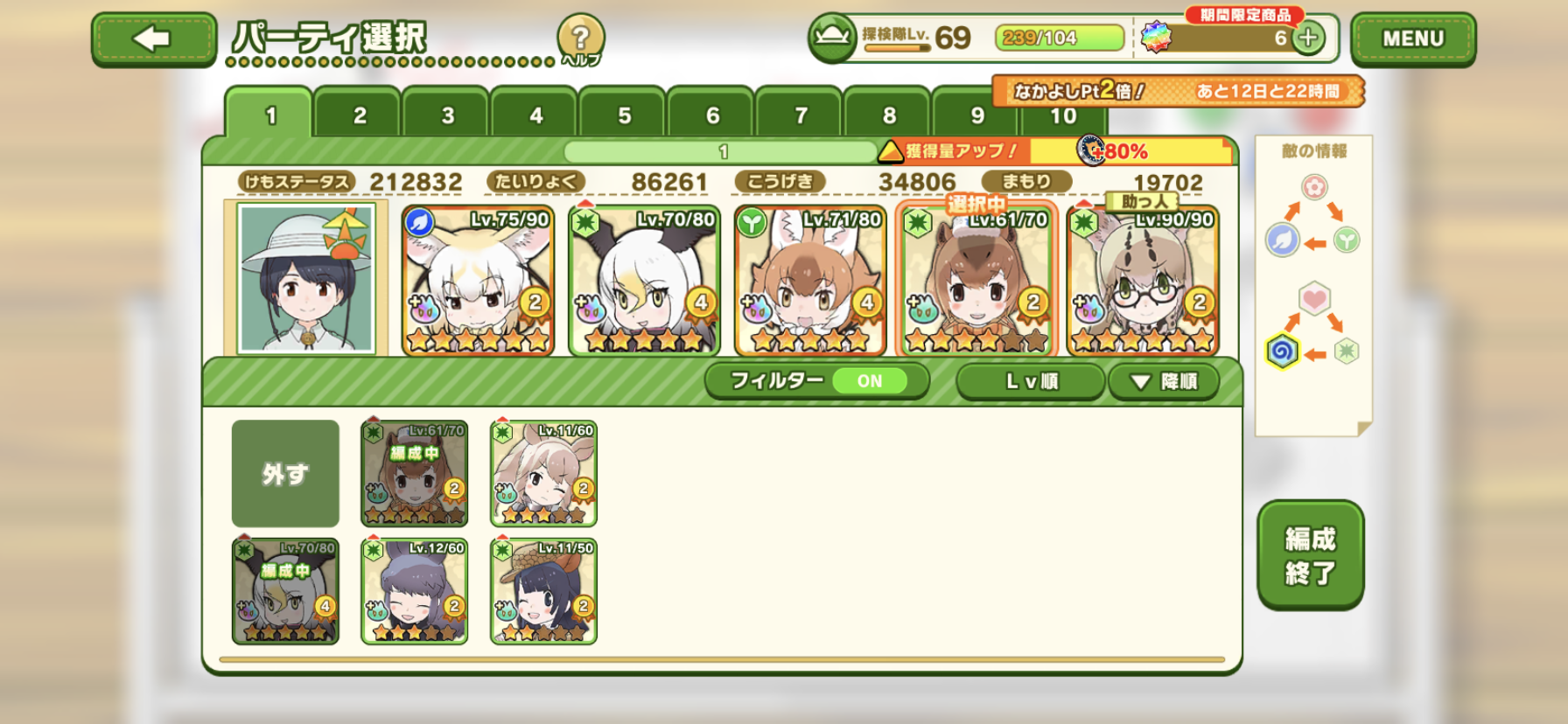Open the MENU button
1568x724 pixels.
[1412, 39]
